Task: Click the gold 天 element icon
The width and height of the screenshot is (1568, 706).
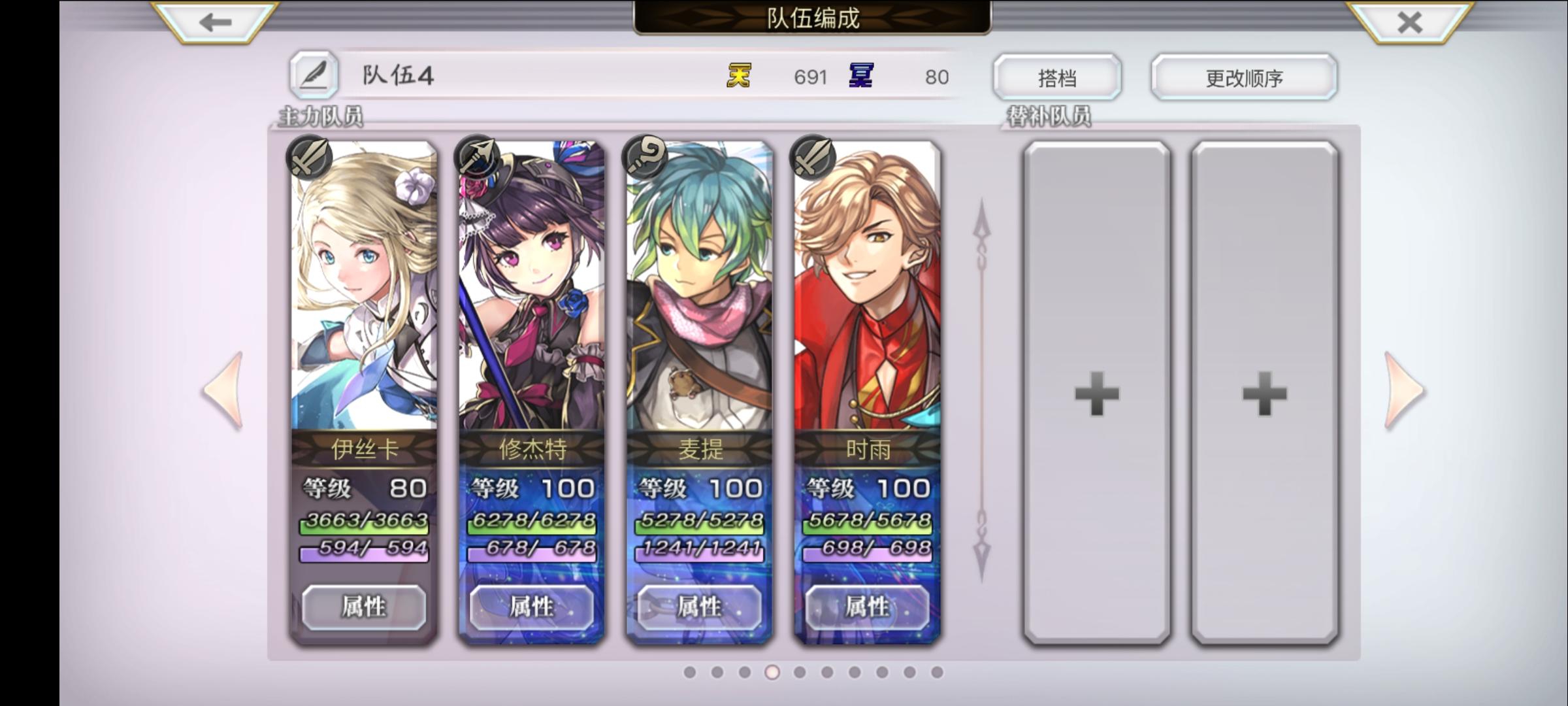Action: (737, 76)
